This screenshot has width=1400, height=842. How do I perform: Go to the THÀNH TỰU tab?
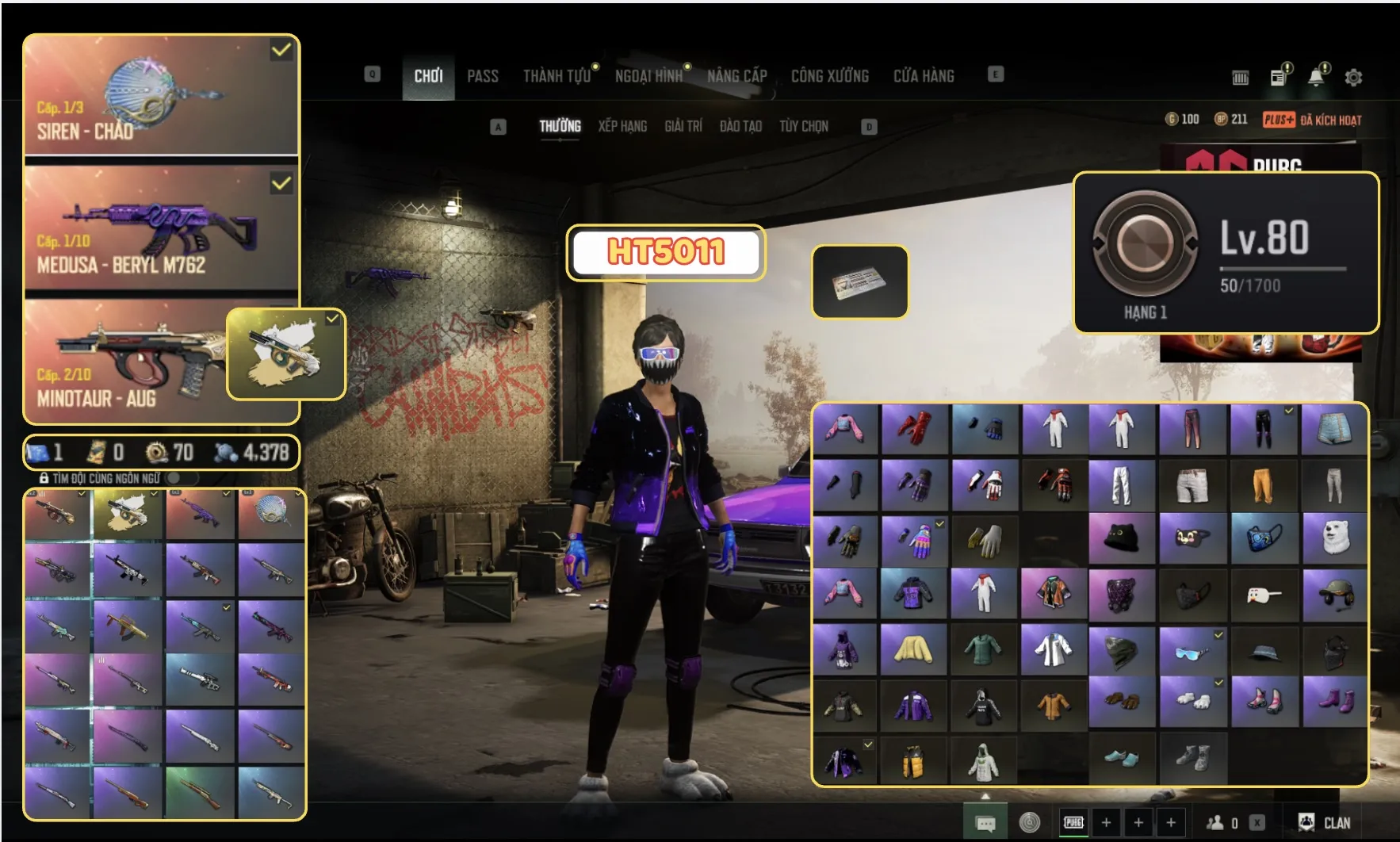coord(557,76)
